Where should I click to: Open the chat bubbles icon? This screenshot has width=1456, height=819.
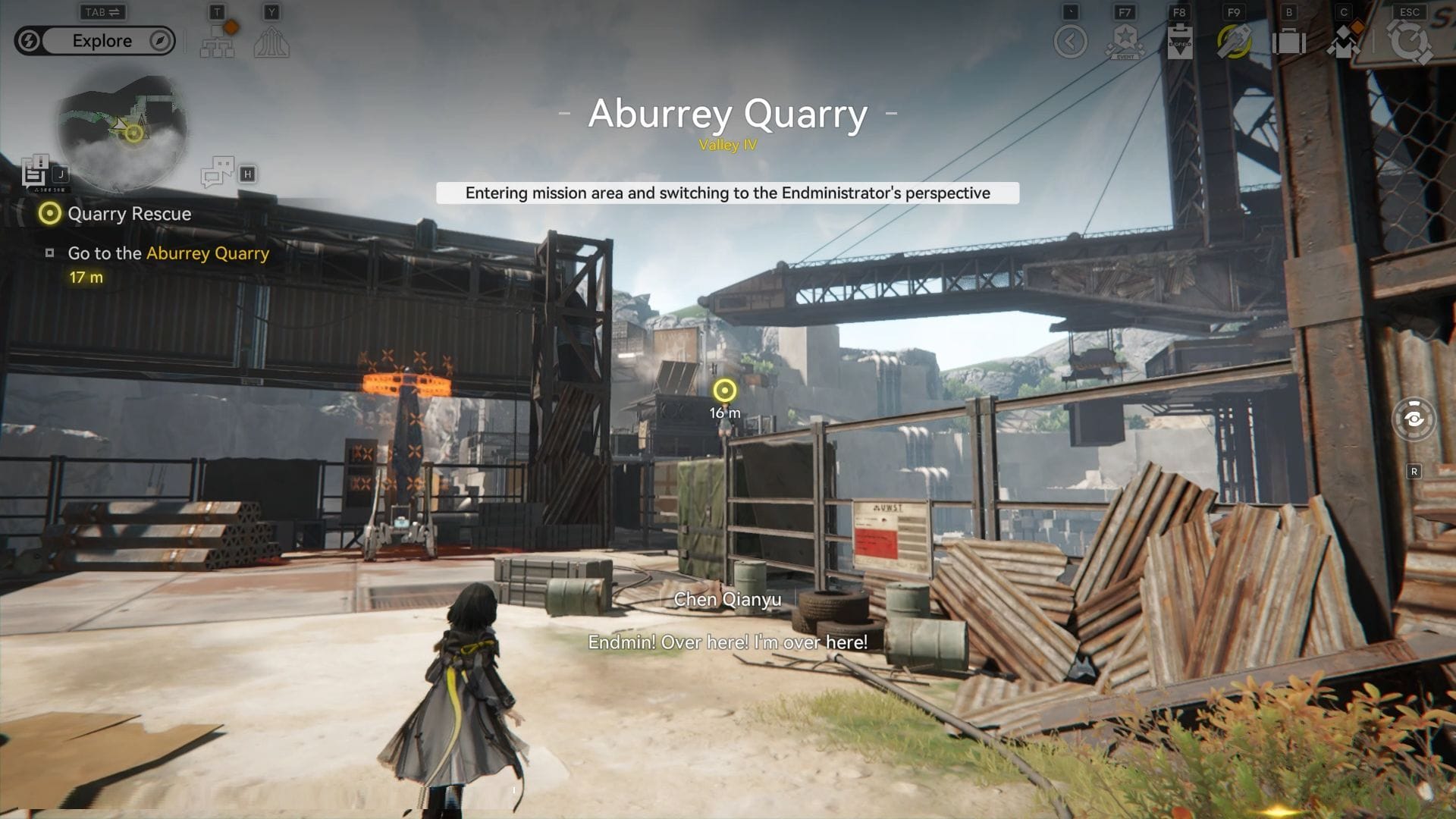218,172
